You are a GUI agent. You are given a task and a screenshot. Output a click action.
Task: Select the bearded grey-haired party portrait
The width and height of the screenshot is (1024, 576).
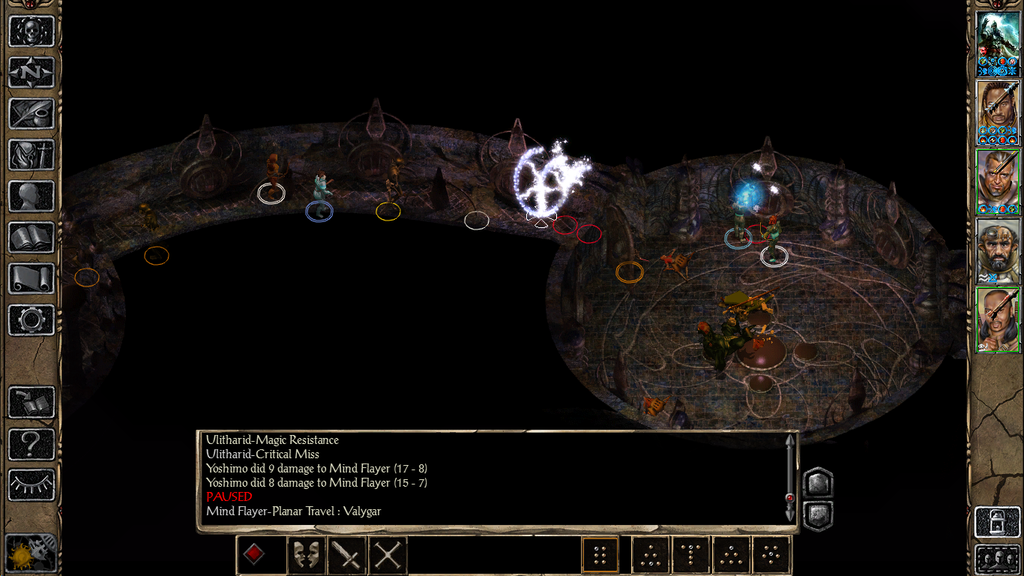[998, 252]
